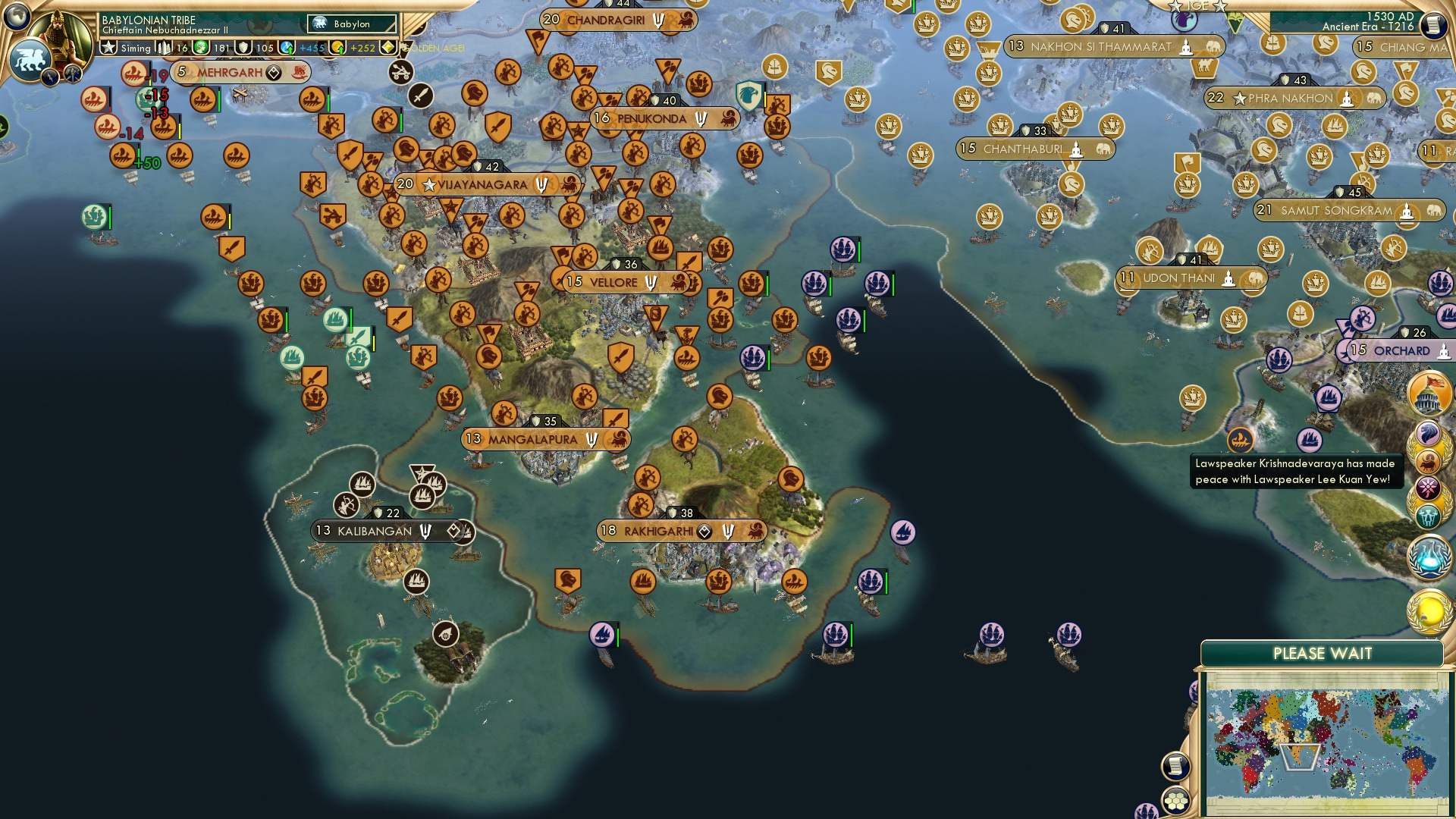Open the golden age diamond indicator
Image resolution: width=1456 pixels, height=819 pixels.
tap(387, 47)
